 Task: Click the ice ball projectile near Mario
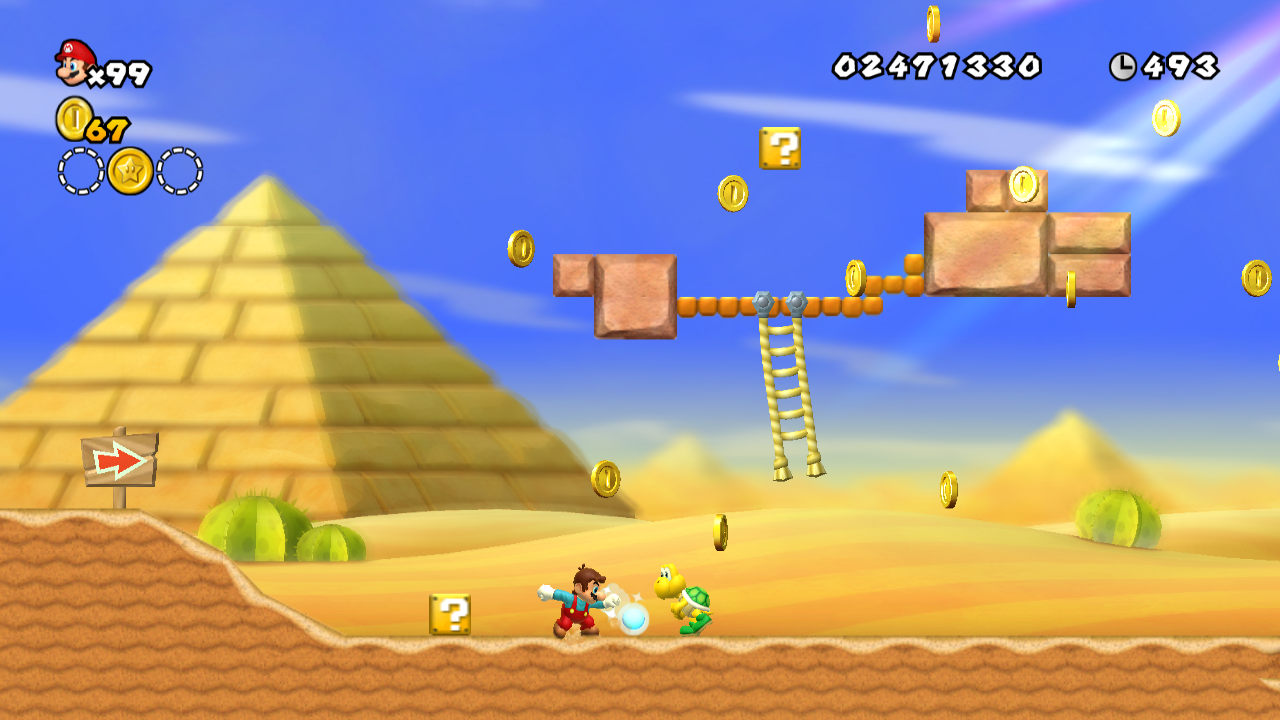(x=633, y=620)
